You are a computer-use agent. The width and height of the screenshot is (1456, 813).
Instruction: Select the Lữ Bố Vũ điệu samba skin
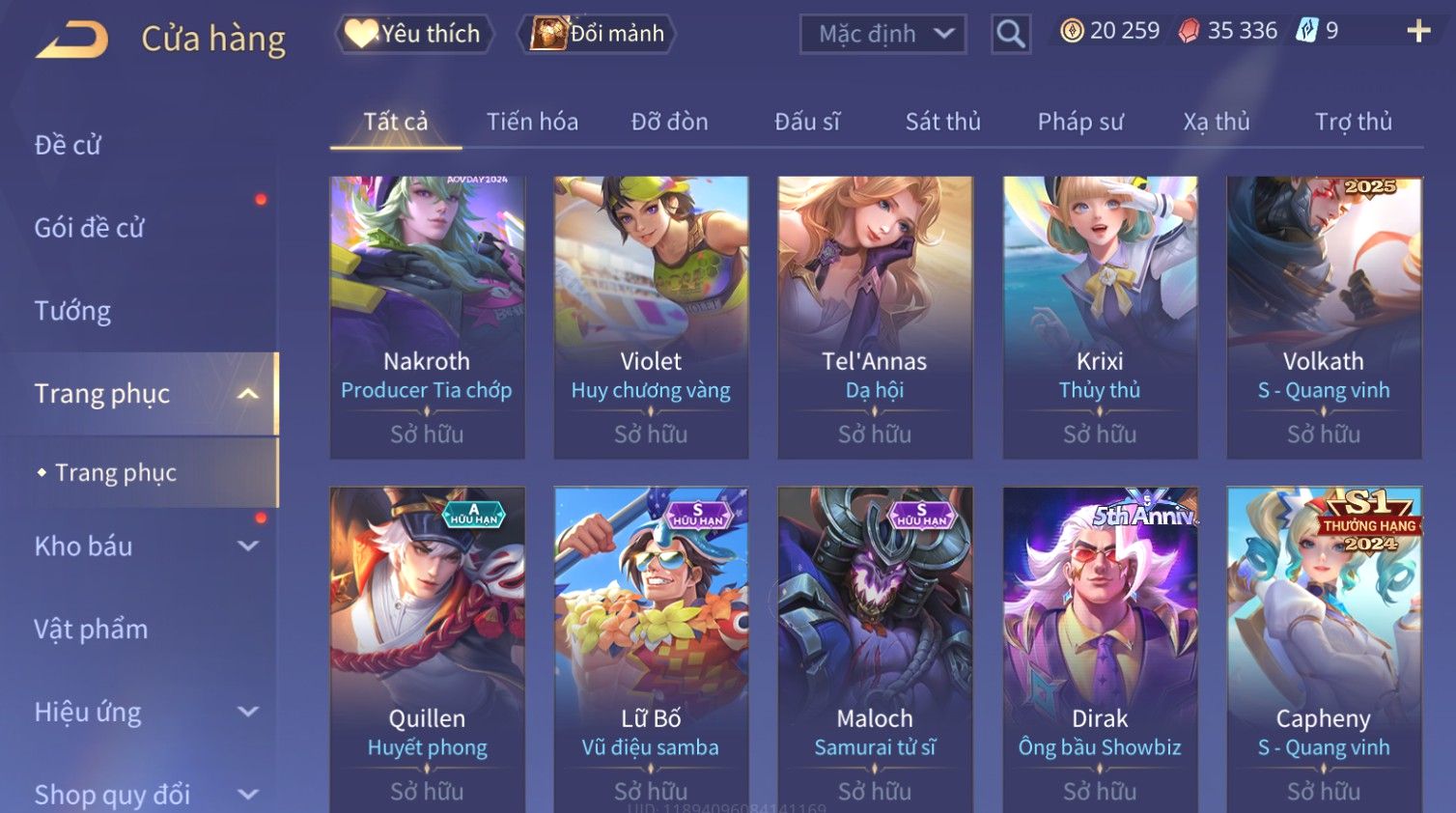click(651, 649)
